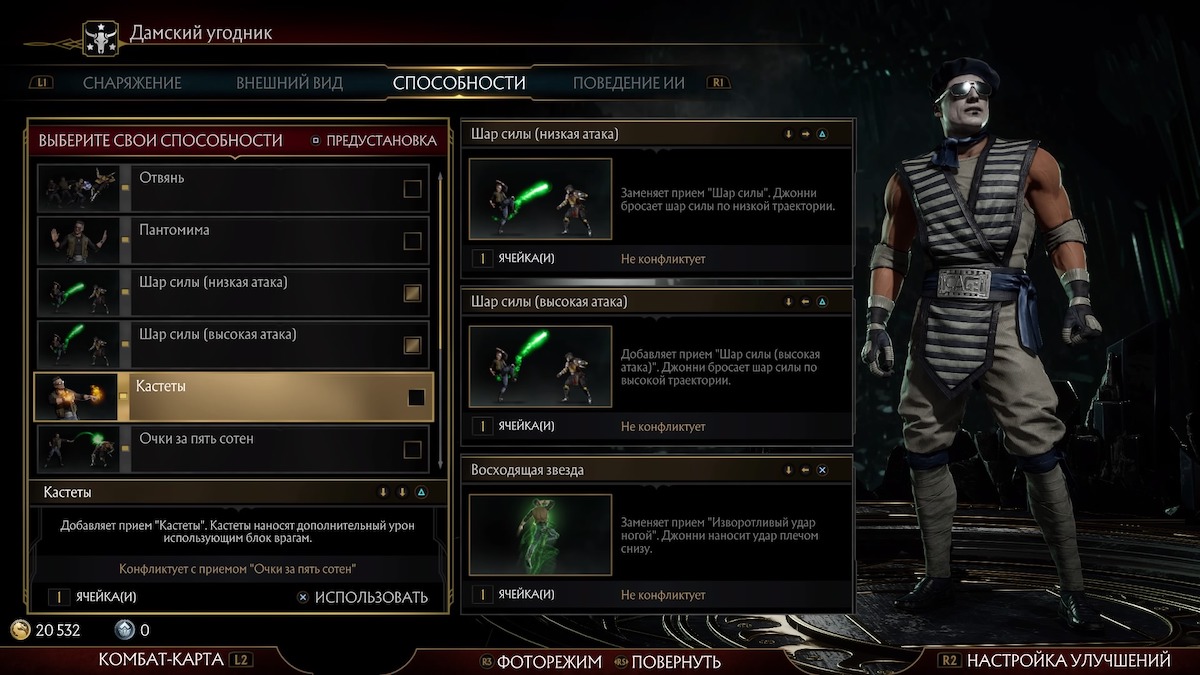Toggle the Пантомима checkbox
The image size is (1200, 675).
click(x=412, y=241)
